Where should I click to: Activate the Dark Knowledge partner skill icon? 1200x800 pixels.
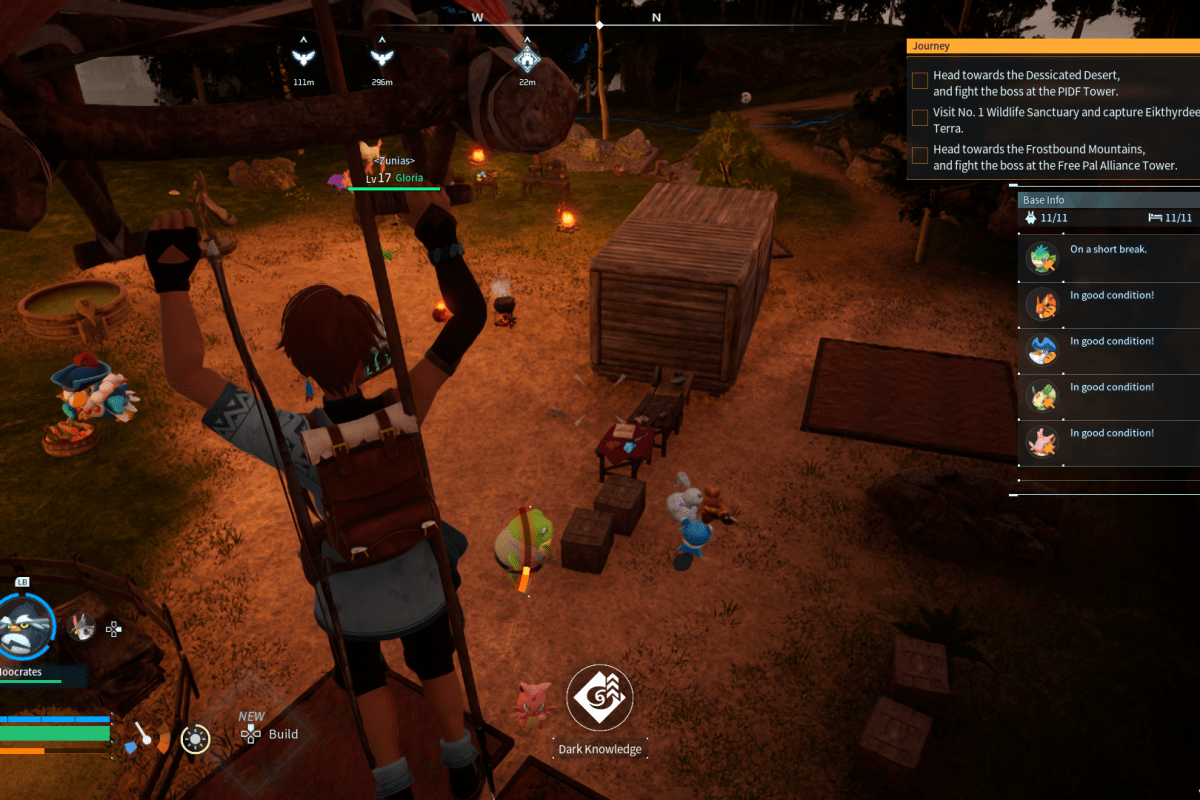598,698
